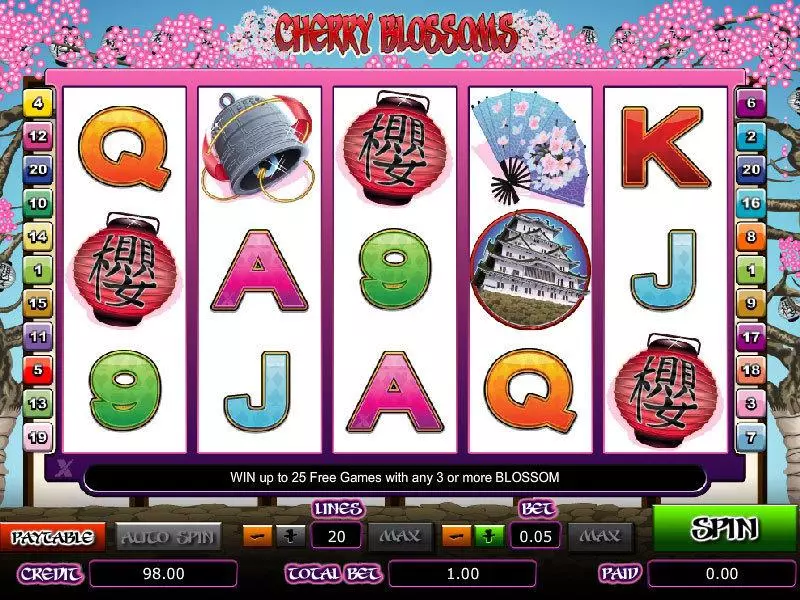Viewport: 800px width, 600px height.
Task: Click payline marker 14
Action: point(38,237)
